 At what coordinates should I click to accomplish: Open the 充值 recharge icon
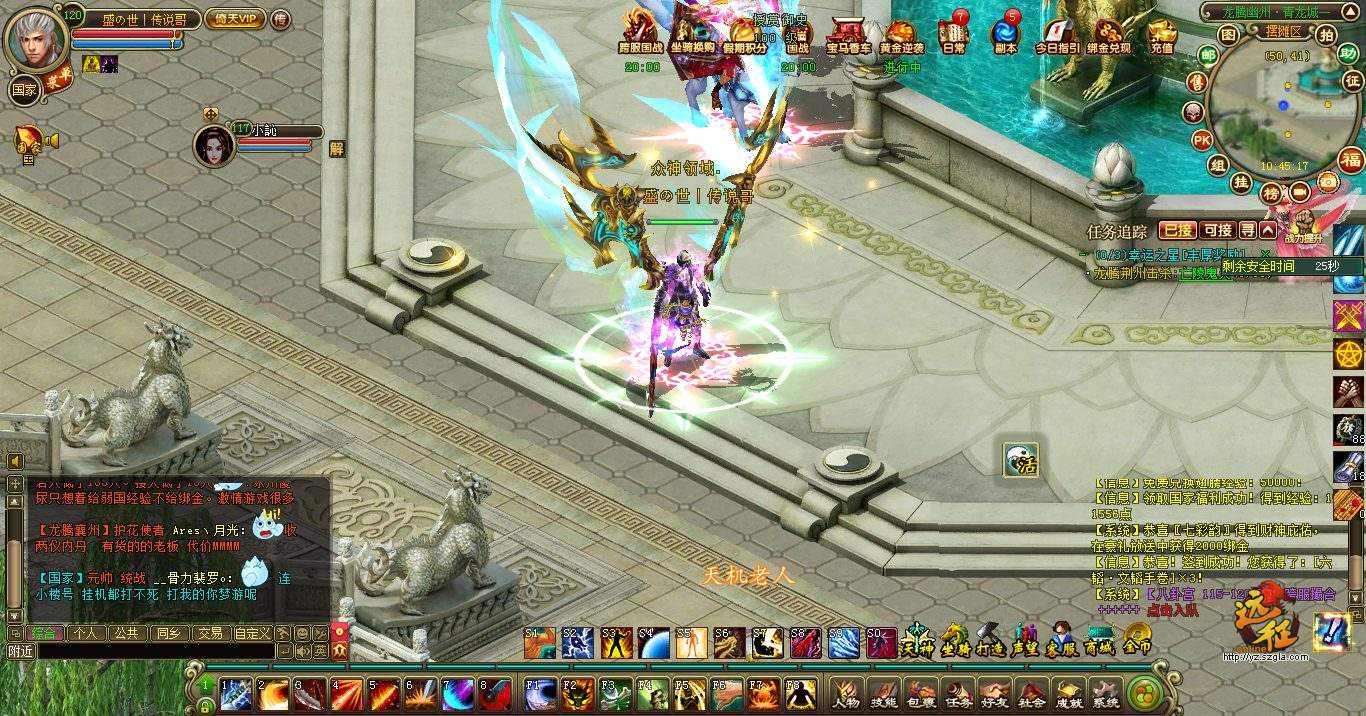click(1161, 34)
